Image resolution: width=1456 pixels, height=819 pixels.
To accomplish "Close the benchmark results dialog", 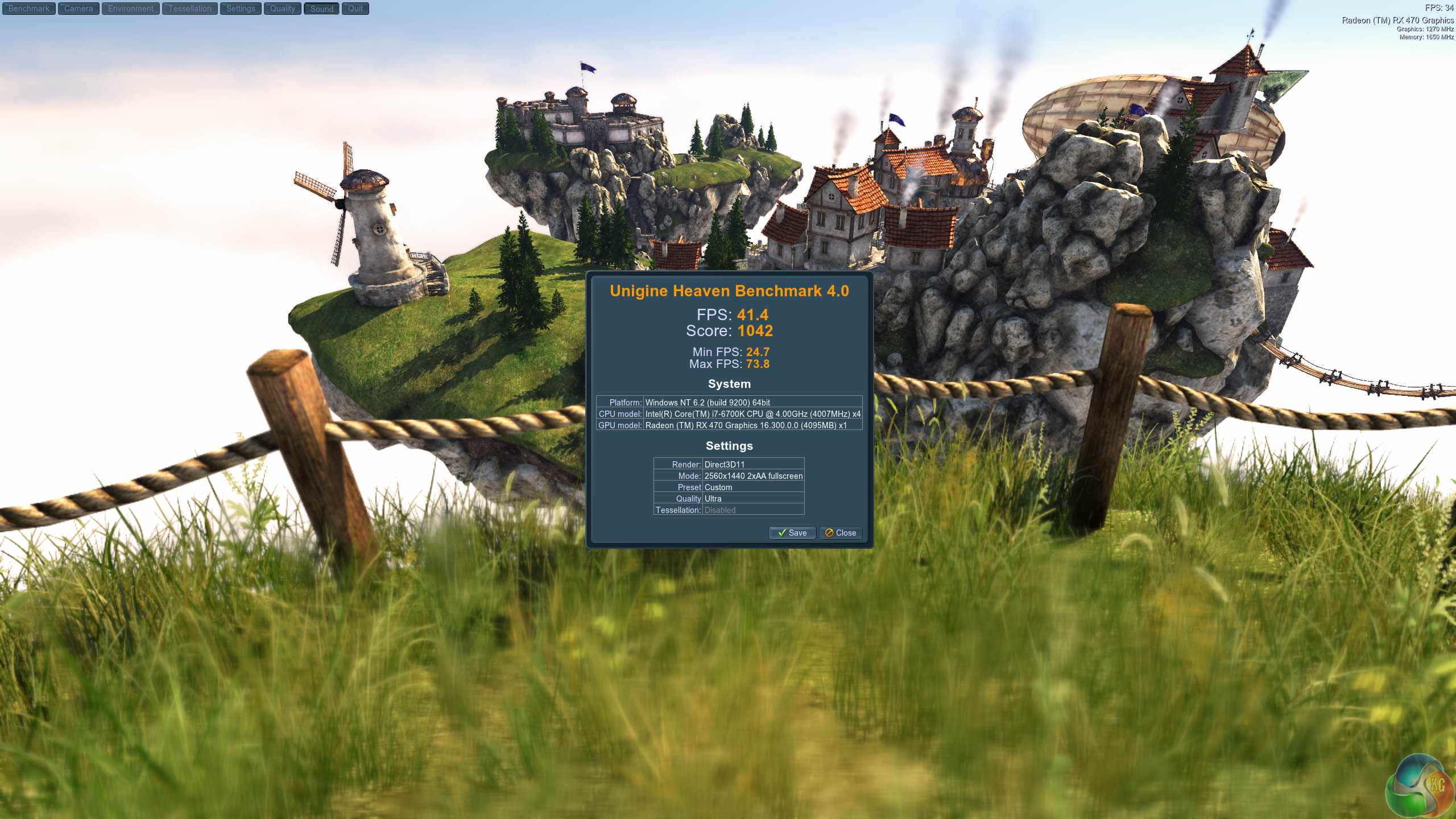I will tap(841, 533).
